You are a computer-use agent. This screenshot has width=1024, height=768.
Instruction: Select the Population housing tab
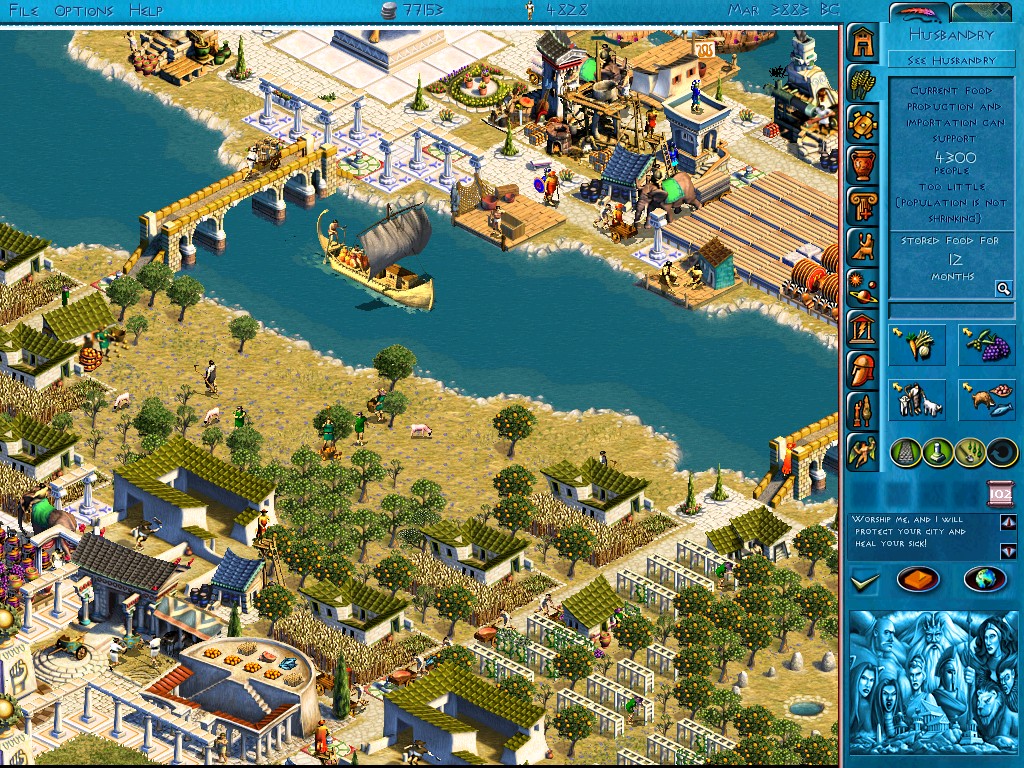[862, 43]
